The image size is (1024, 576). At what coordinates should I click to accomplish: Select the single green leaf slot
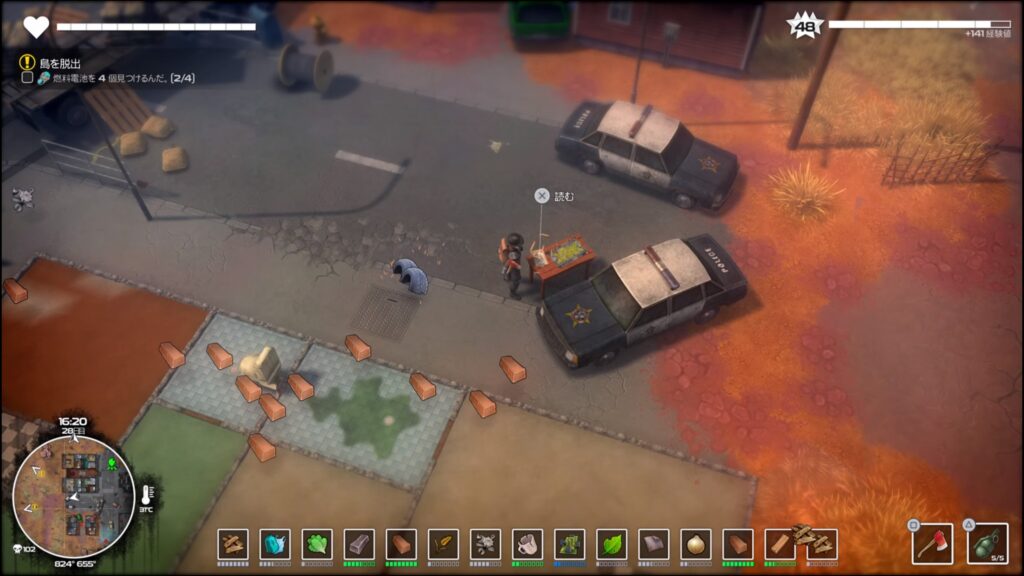pyautogui.click(x=611, y=544)
